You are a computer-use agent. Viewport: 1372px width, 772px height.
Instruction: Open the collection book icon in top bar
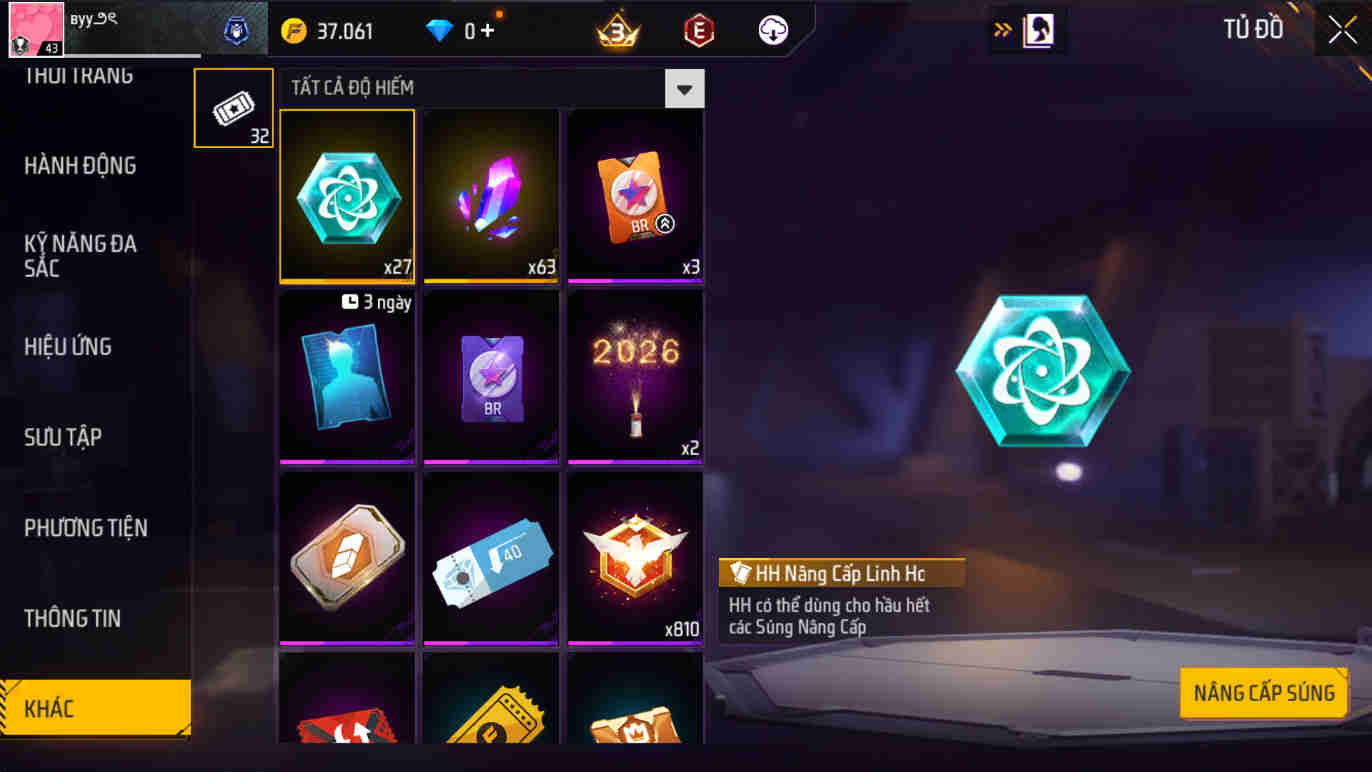coord(1040,30)
